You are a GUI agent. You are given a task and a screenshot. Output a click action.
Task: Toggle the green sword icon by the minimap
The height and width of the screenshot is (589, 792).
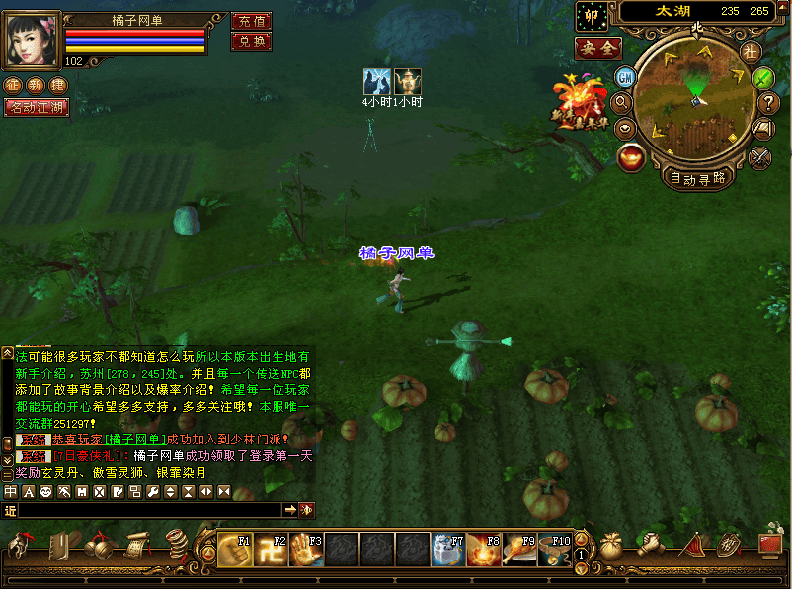(763, 77)
